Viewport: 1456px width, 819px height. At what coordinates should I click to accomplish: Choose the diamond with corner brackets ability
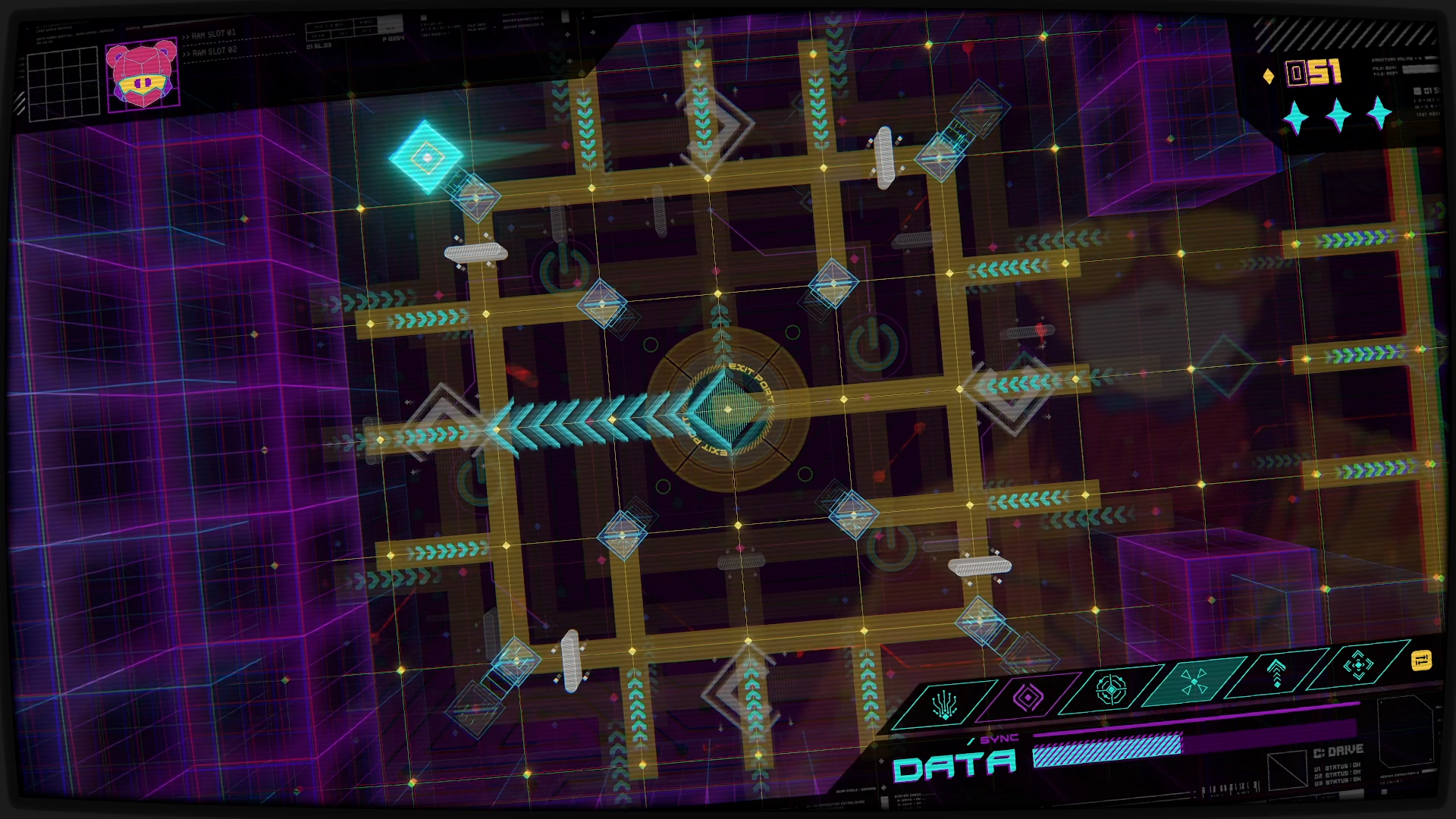point(1358,664)
